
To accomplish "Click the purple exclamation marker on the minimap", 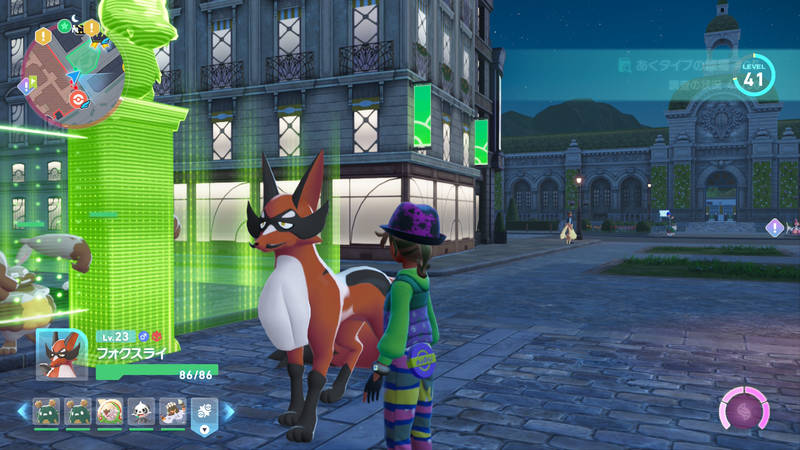I will coord(26,86).
